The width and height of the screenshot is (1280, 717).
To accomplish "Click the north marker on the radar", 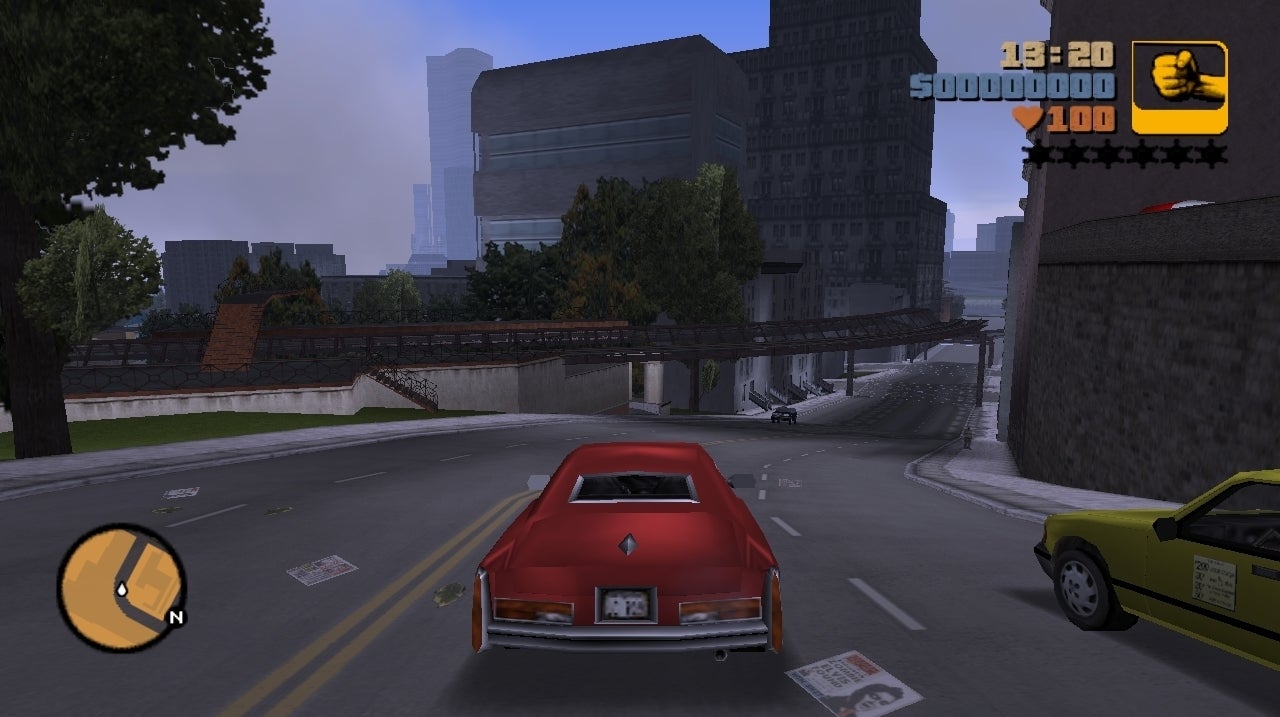I will [176, 617].
